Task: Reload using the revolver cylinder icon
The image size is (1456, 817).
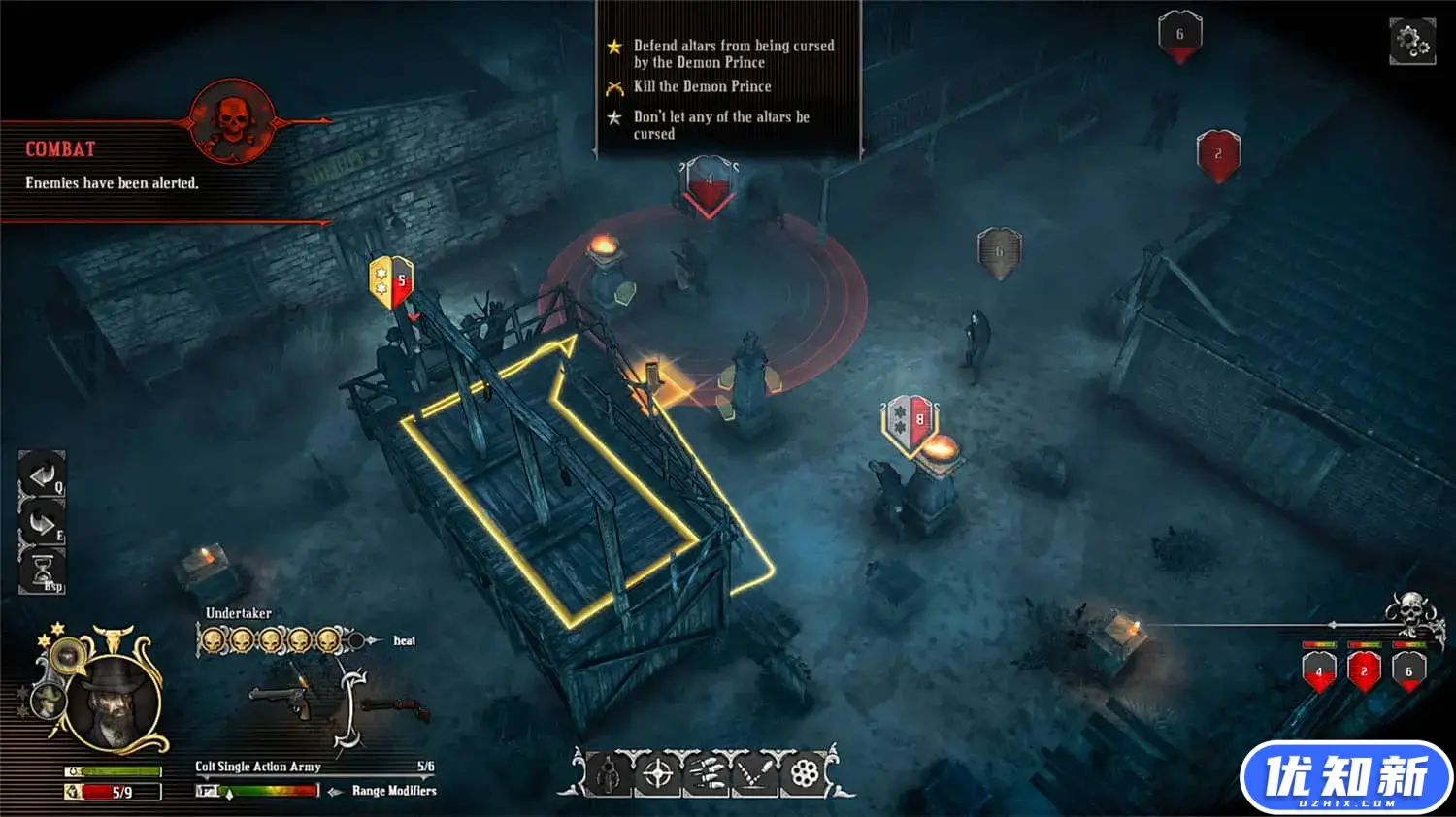Action: (x=805, y=773)
